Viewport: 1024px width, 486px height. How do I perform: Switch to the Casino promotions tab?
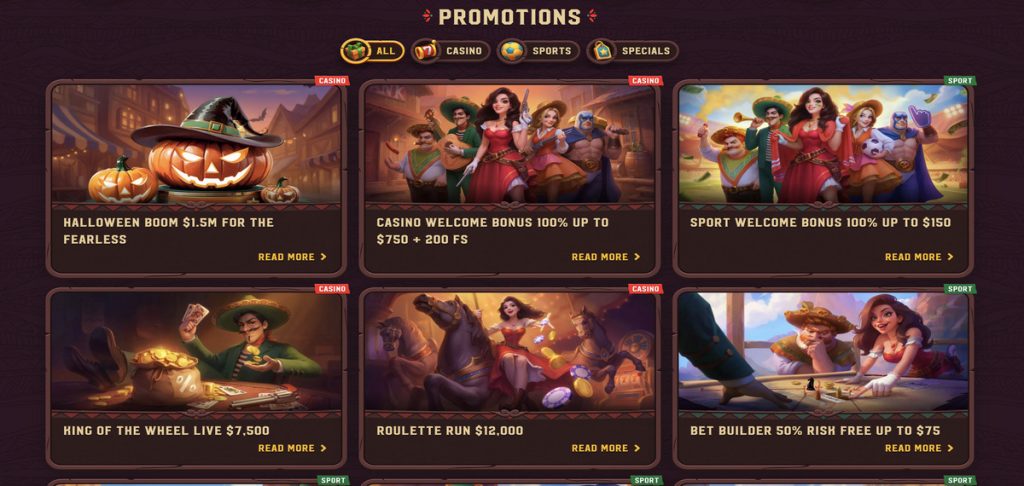click(450, 51)
